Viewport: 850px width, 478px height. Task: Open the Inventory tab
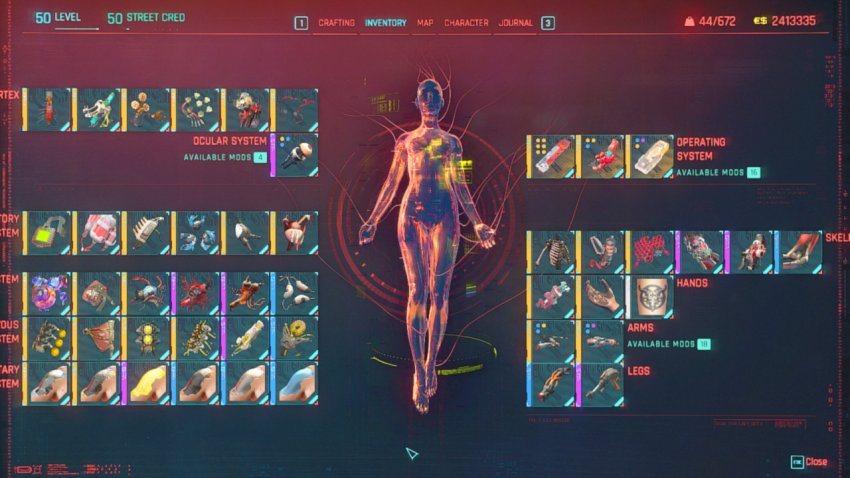pos(386,22)
